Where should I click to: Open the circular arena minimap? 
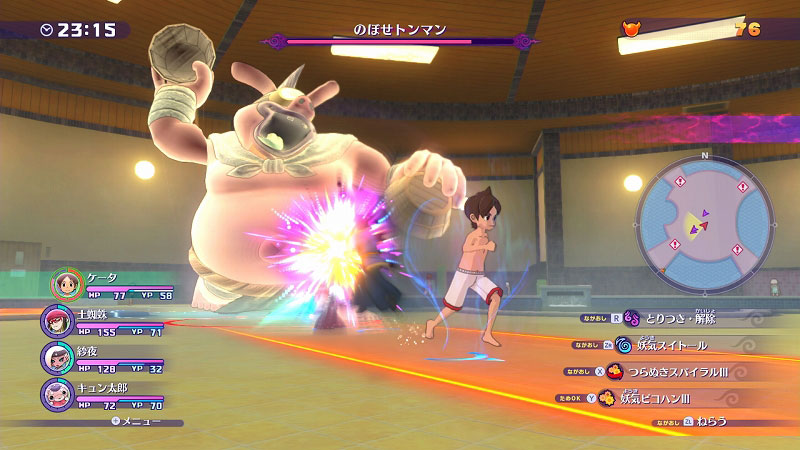pyautogui.click(x=704, y=221)
